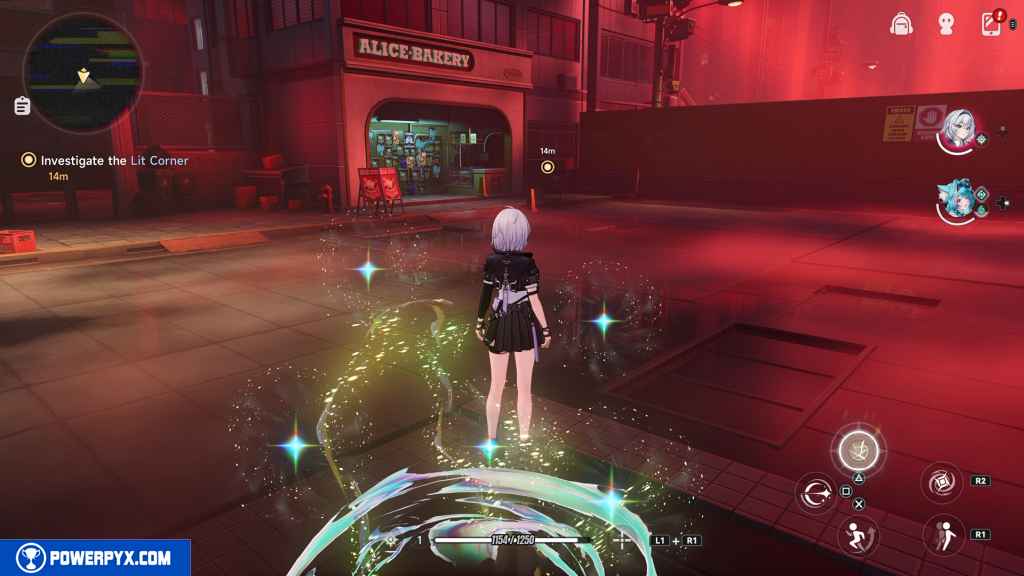The height and width of the screenshot is (576, 1024).
Task: Open the circular minimap
Action: click(82, 68)
